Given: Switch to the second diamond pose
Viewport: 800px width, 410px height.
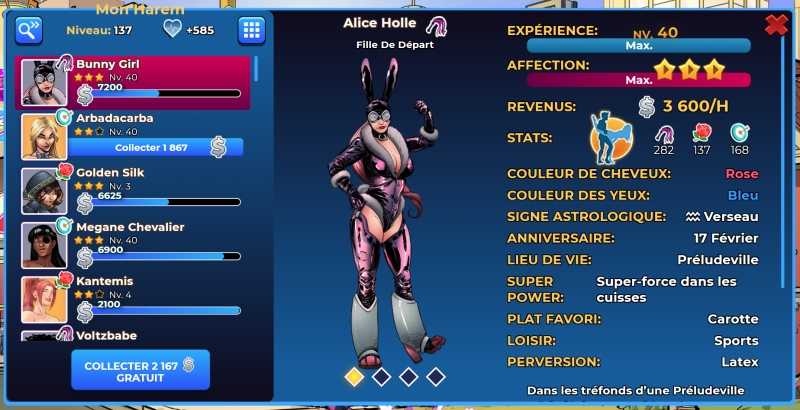Looking at the screenshot, I should [381, 376].
